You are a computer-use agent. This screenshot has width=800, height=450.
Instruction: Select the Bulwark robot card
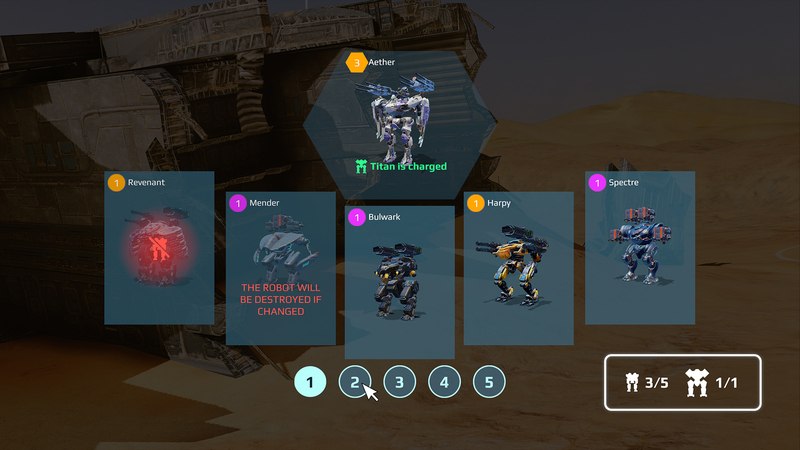pyautogui.click(x=399, y=282)
